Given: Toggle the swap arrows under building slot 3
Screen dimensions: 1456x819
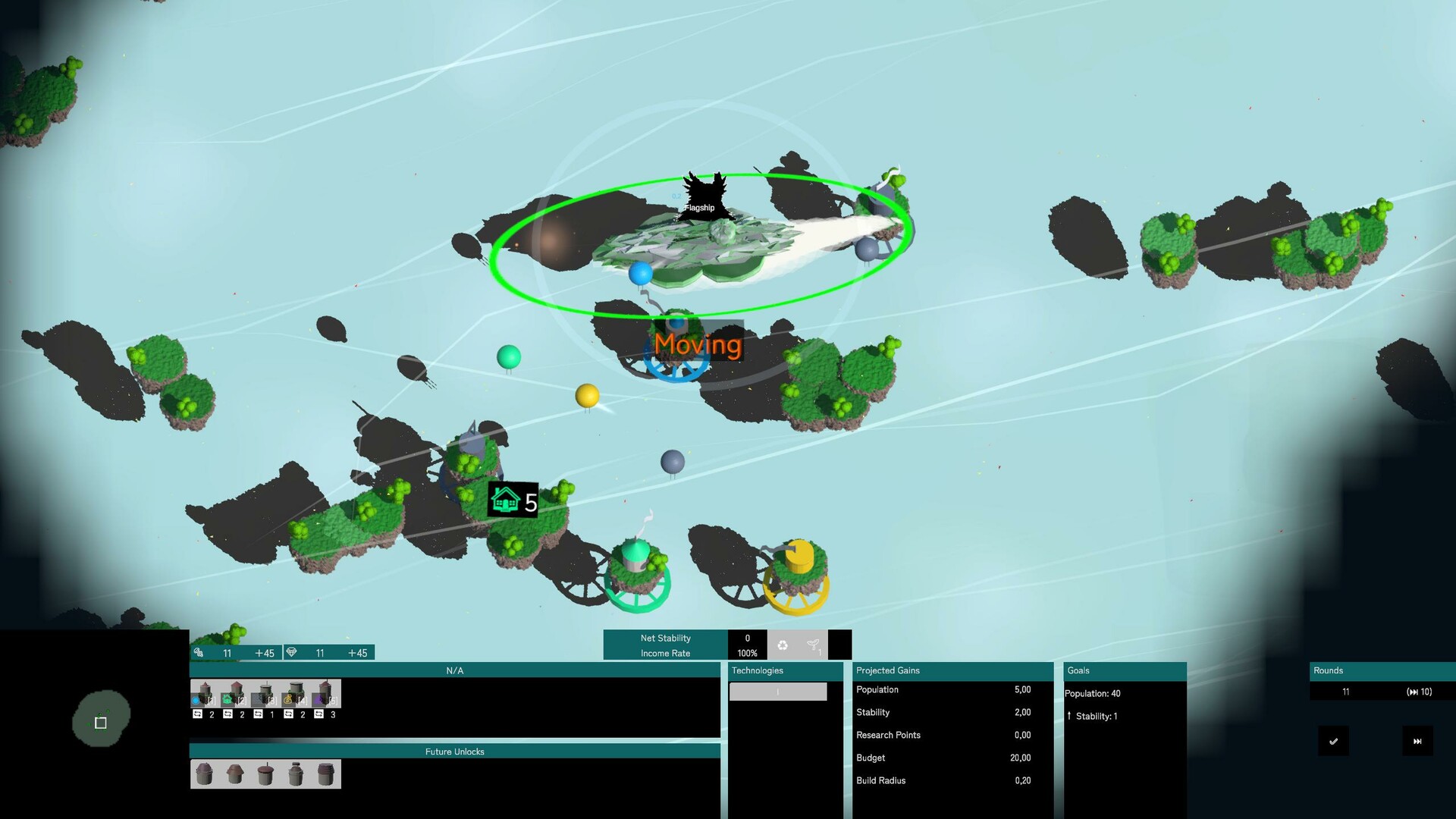Looking at the screenshot, I should [258, 716].
